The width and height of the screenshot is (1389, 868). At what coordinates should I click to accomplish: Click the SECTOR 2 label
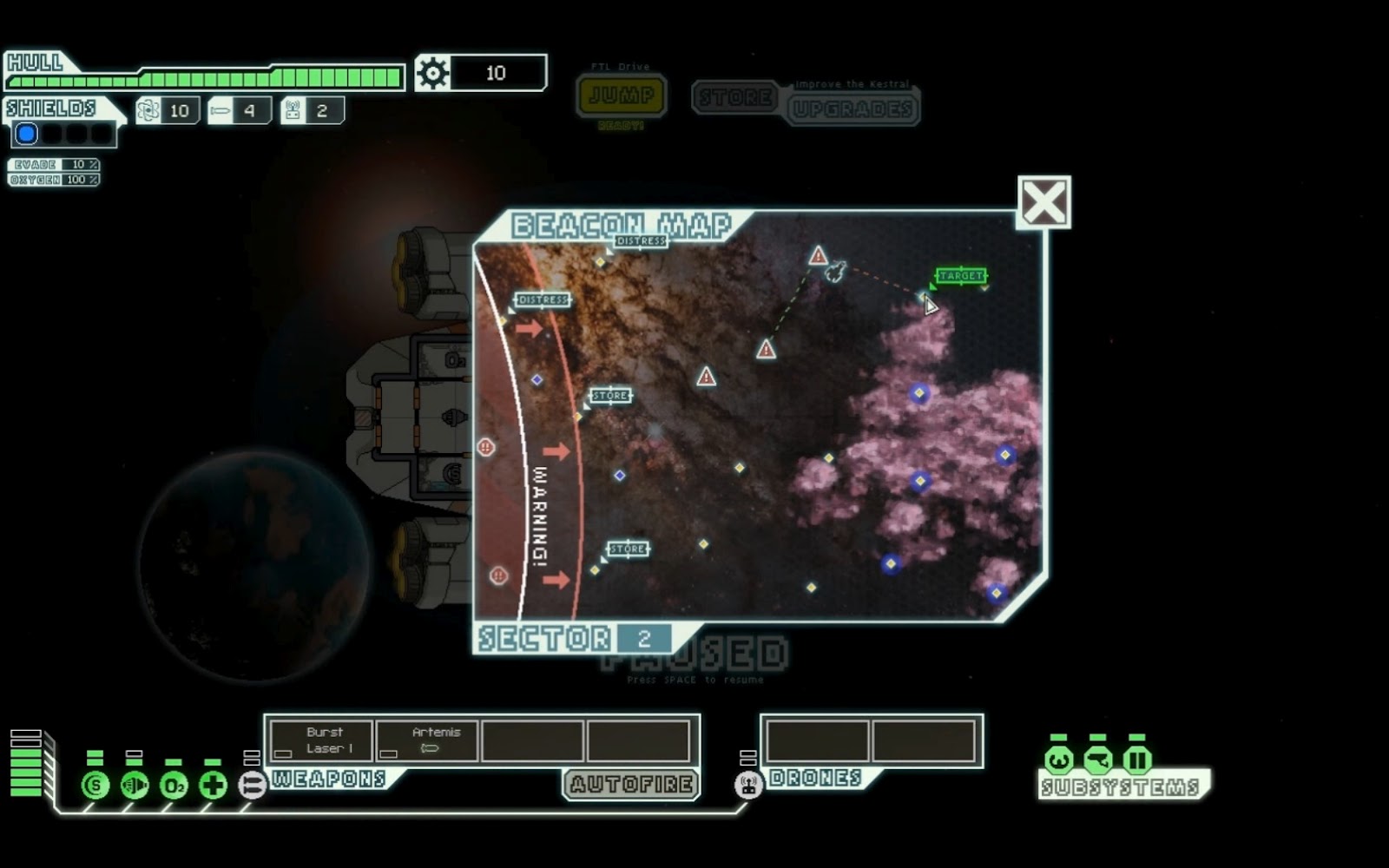(x=570, y=636)
